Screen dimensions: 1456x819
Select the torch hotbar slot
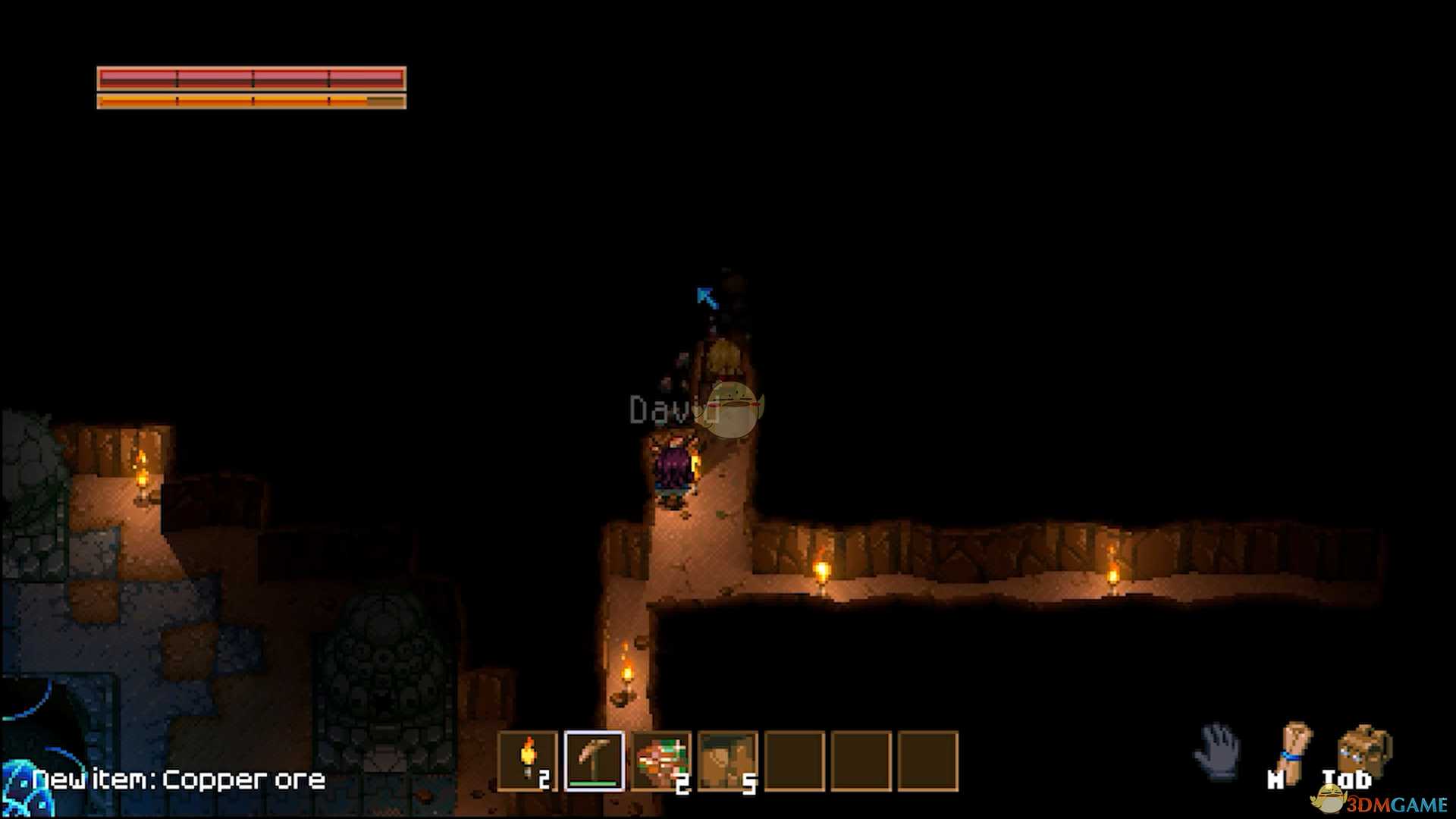click(x=528, y=761)
